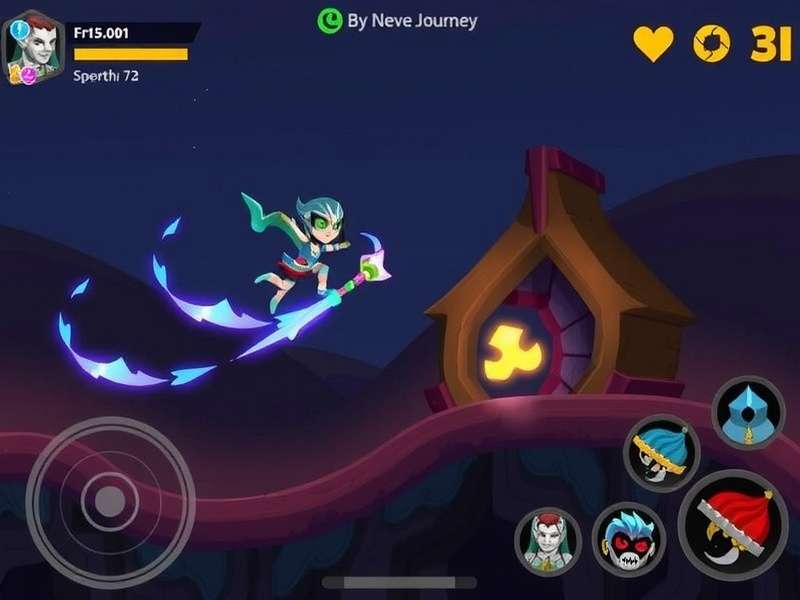The width and height of the screenshot is (800, 600).
Task: Click the yellow shutter coin icon
Action: tap(711, 43)
